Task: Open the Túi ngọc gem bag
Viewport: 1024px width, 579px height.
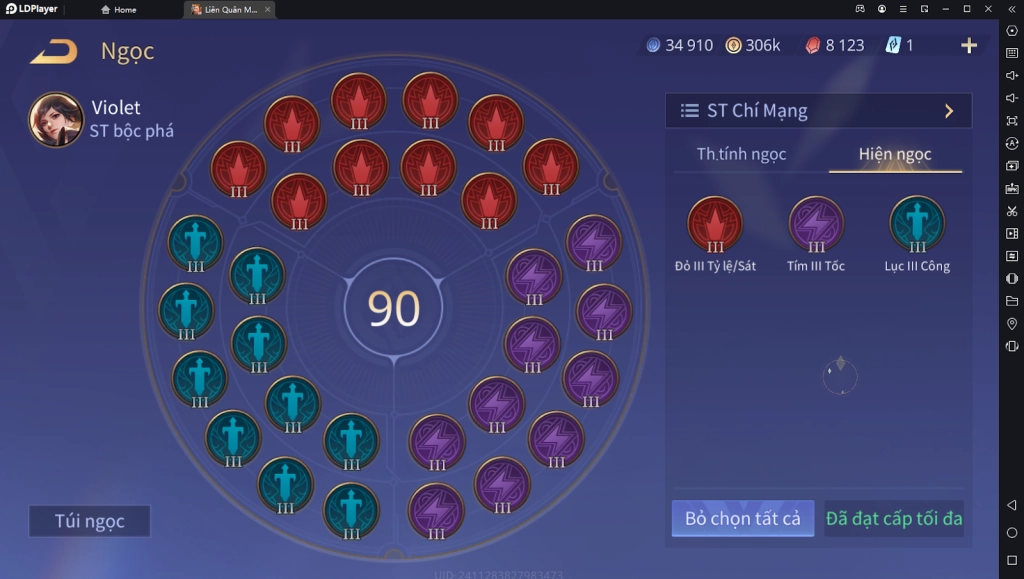Action: [x=89, y=521]
